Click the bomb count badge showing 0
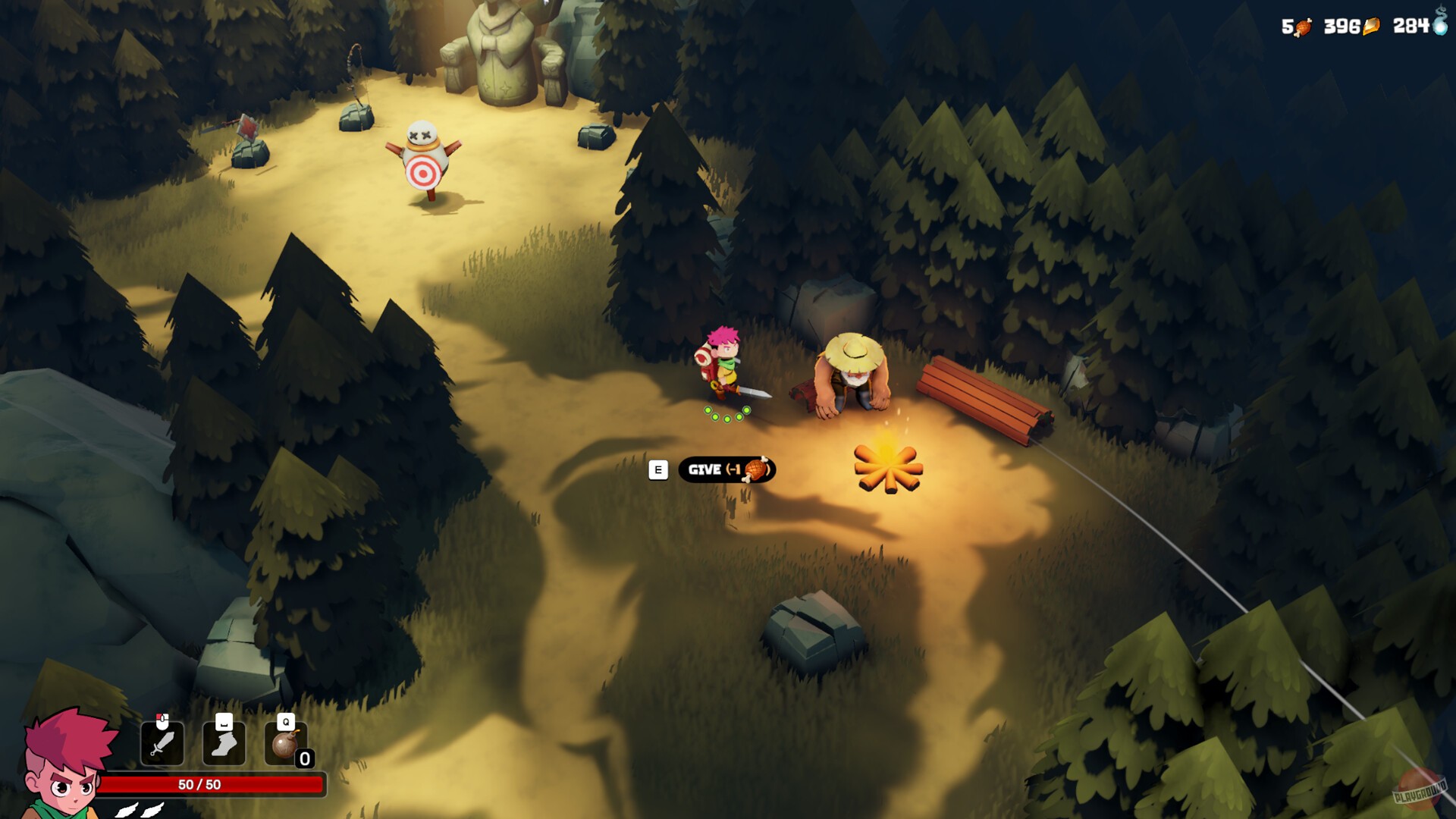1456x819 pixels. (306, 758)
